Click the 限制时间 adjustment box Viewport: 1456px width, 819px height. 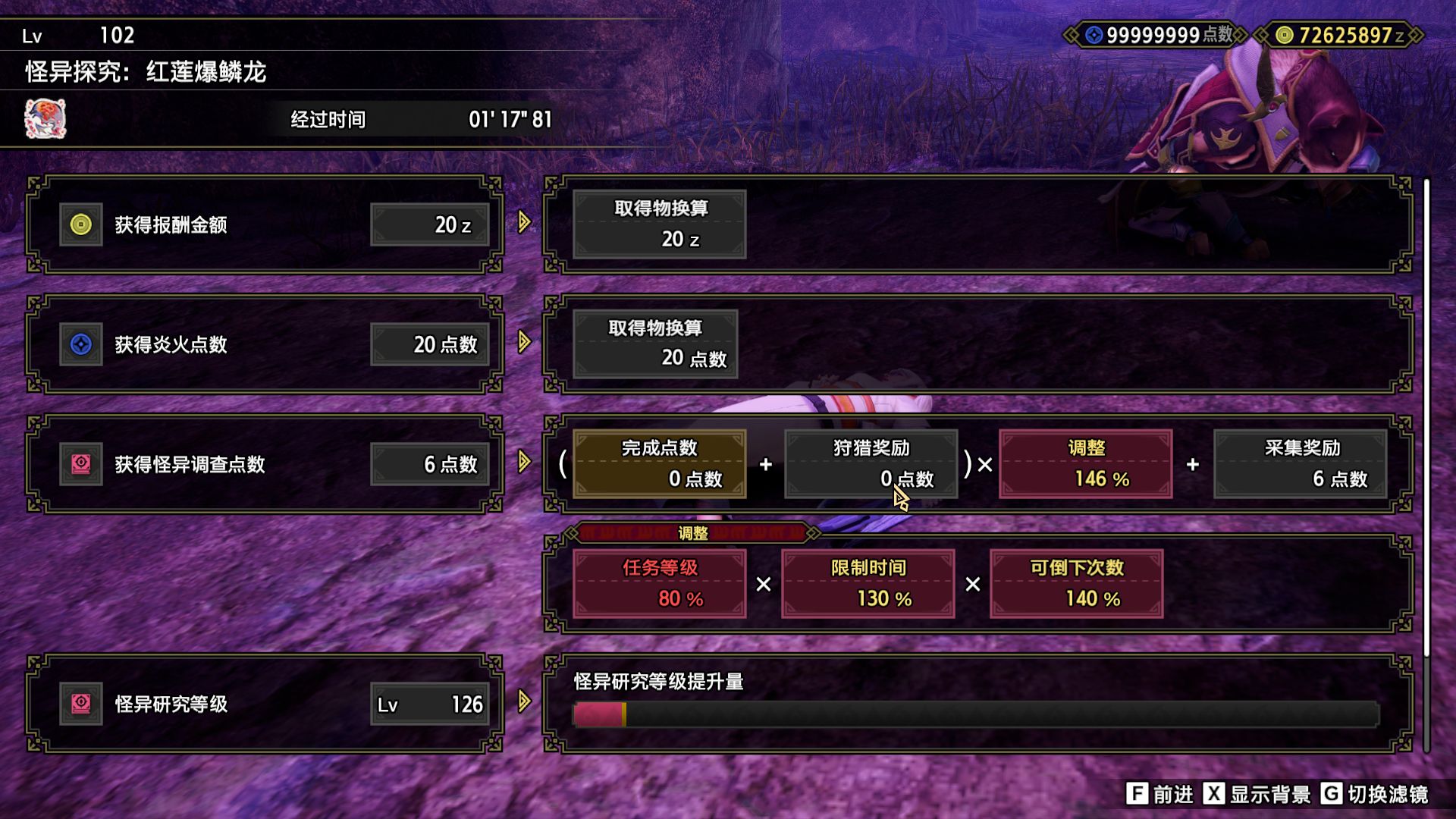(x=868, y=584)
